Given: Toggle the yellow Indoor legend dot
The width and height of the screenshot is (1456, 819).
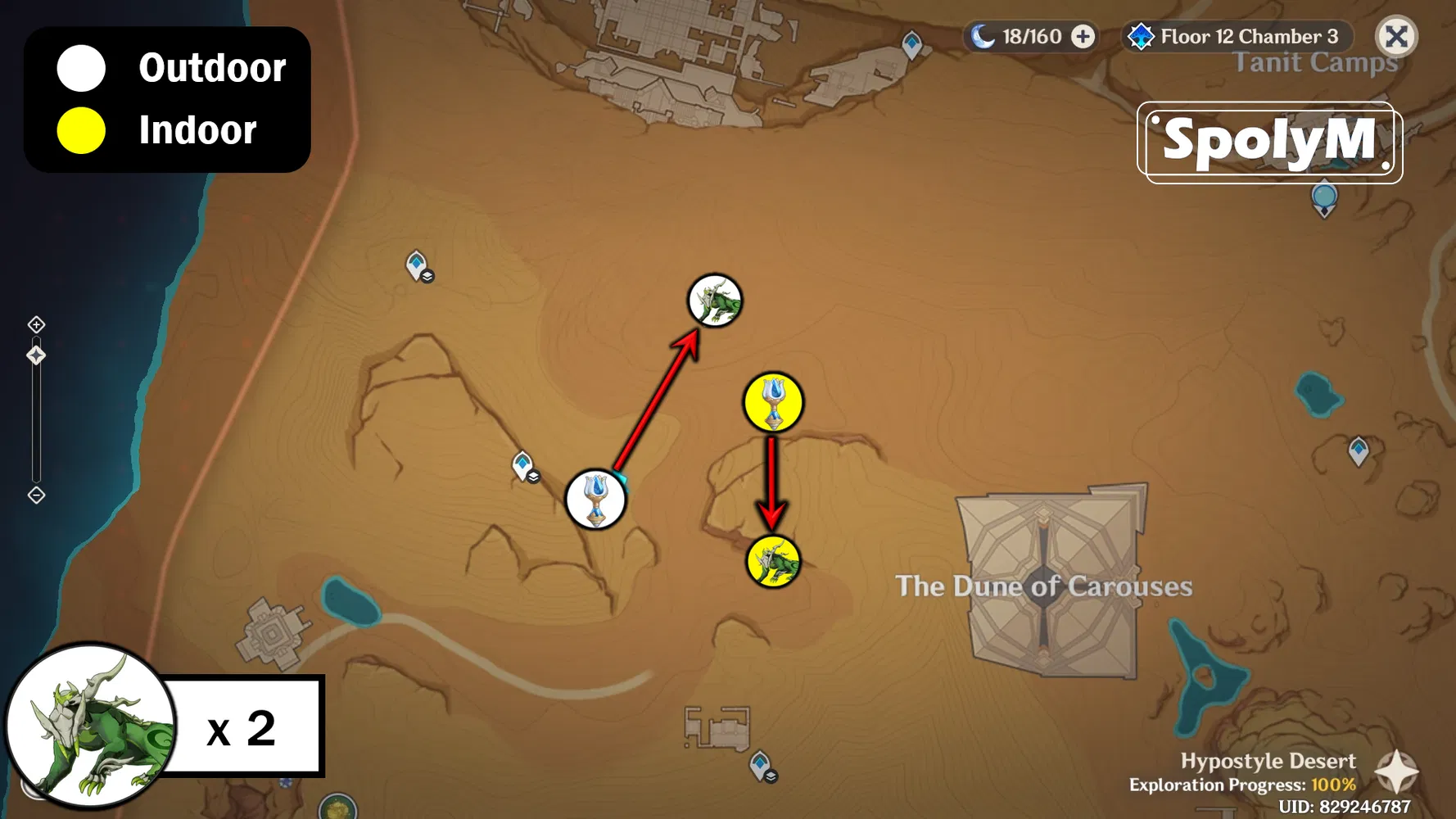Looking at the screenshot, I should (x=80, y=129).
